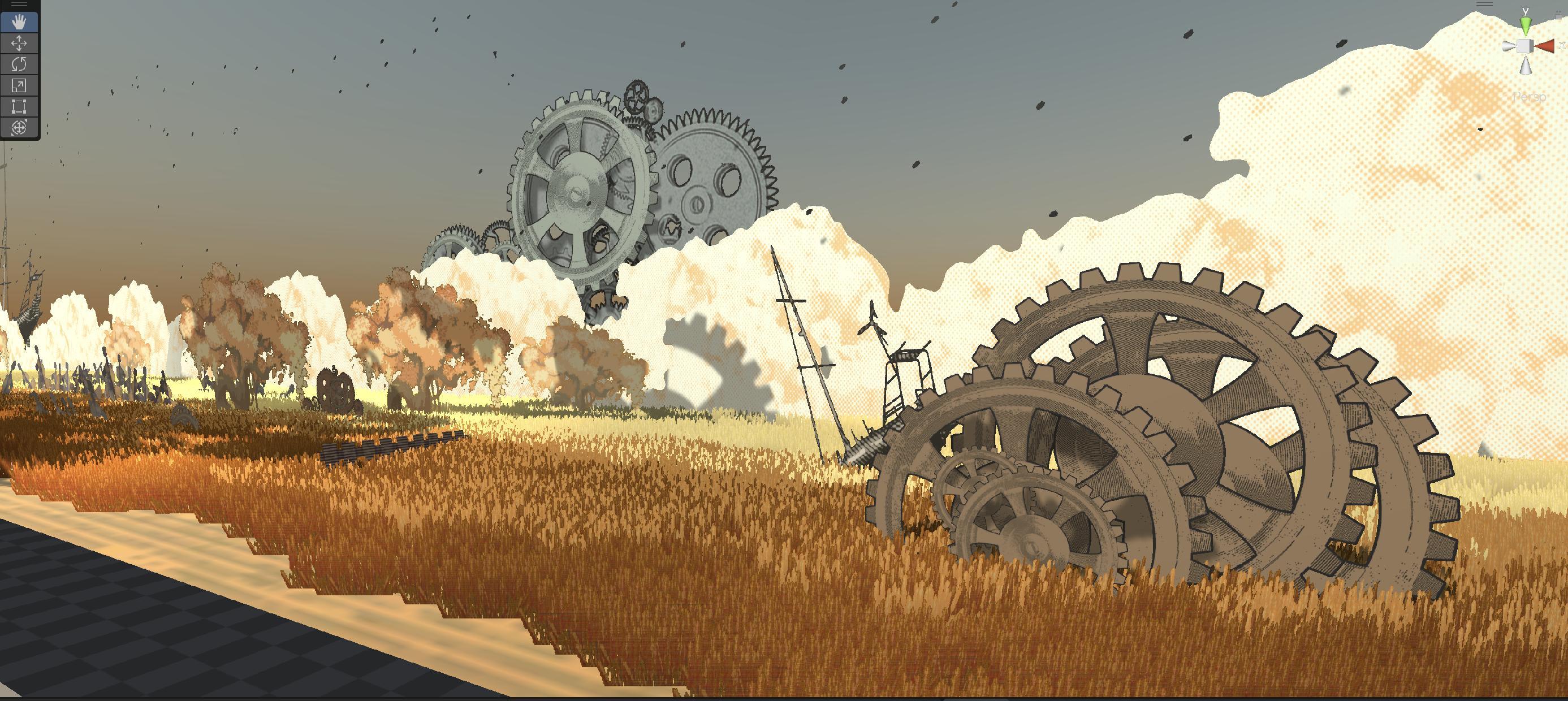Screen dimensions: 1568x701
Task: Select the rect transform tool
Action: click(x=19, y=106)
